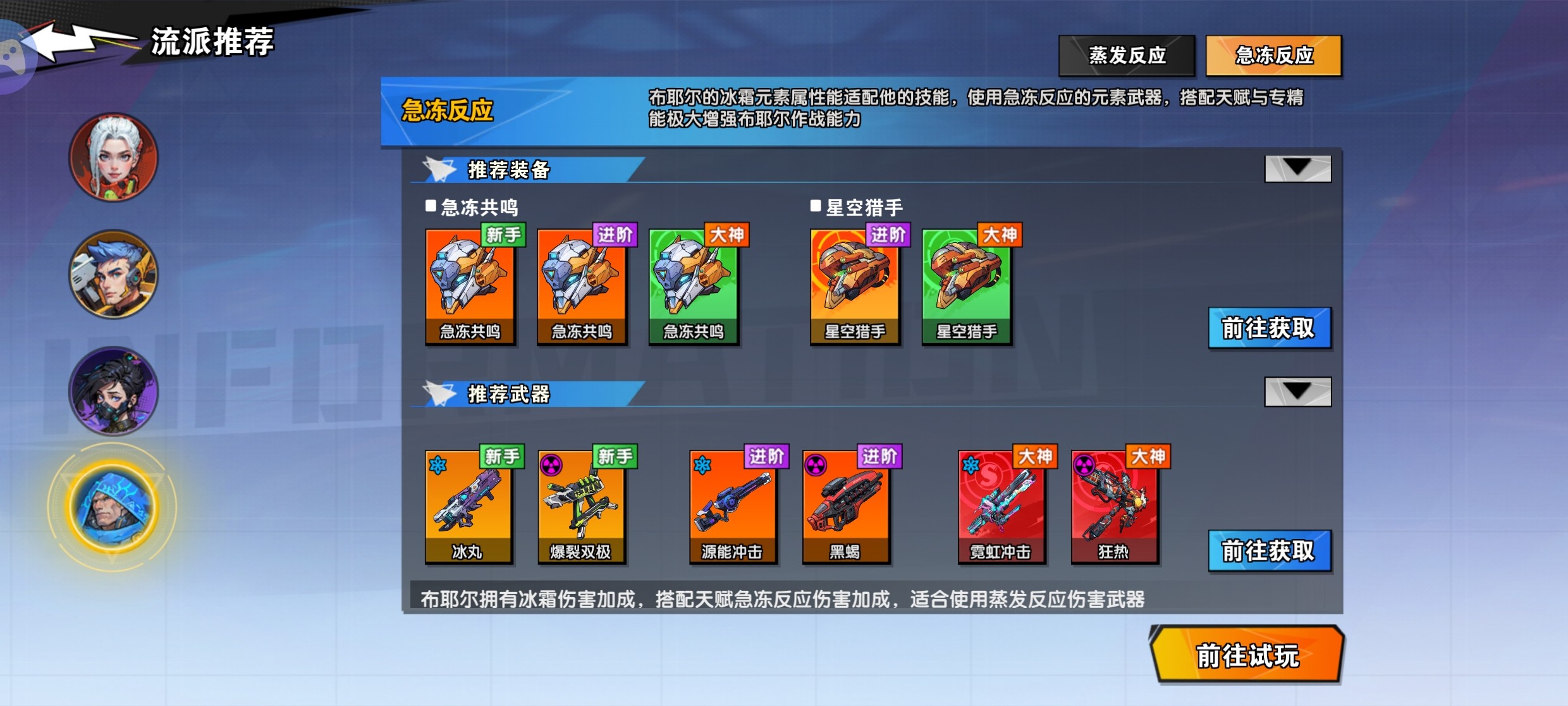
Task: Collapse the 推荐装备 section arrow
Action: point(1297,168)
